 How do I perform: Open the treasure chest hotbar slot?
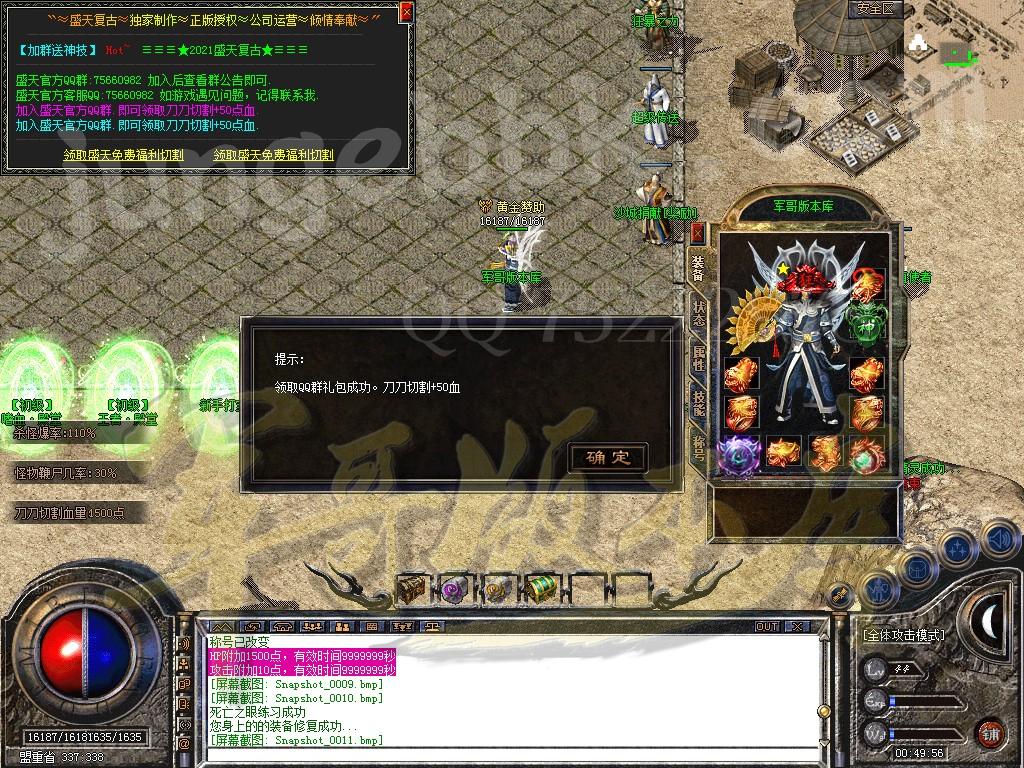[x=412, y=589]
